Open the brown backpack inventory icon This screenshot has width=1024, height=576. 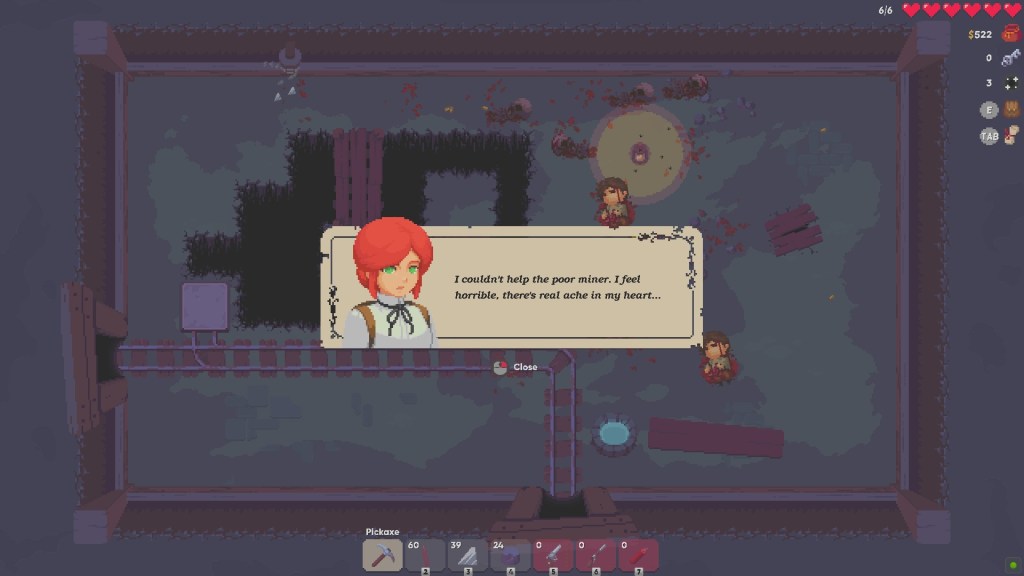pyautogui.click(x=1011, y=109)
